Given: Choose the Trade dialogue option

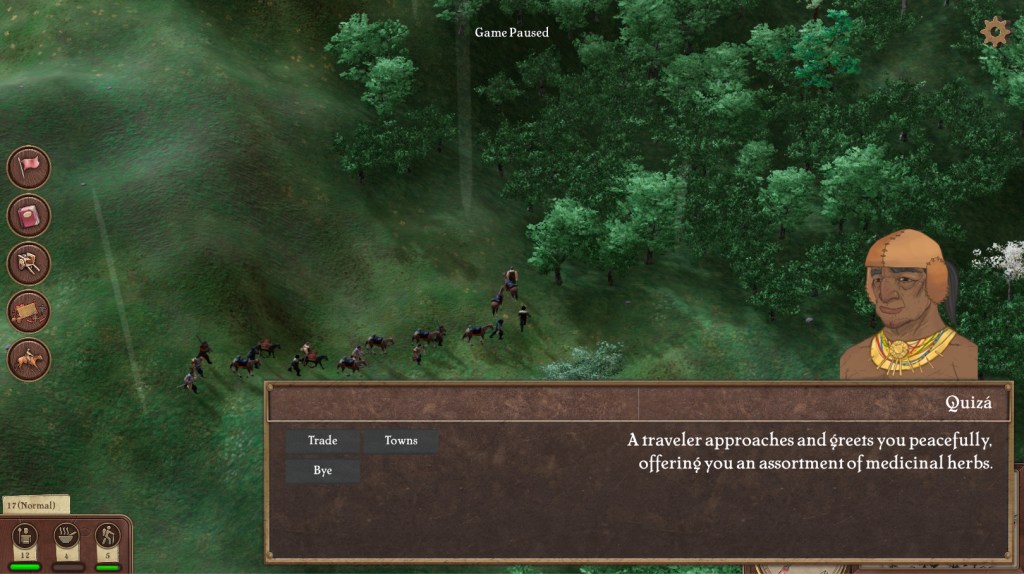Looking at the screenshot, I should (x=322, y=441).
